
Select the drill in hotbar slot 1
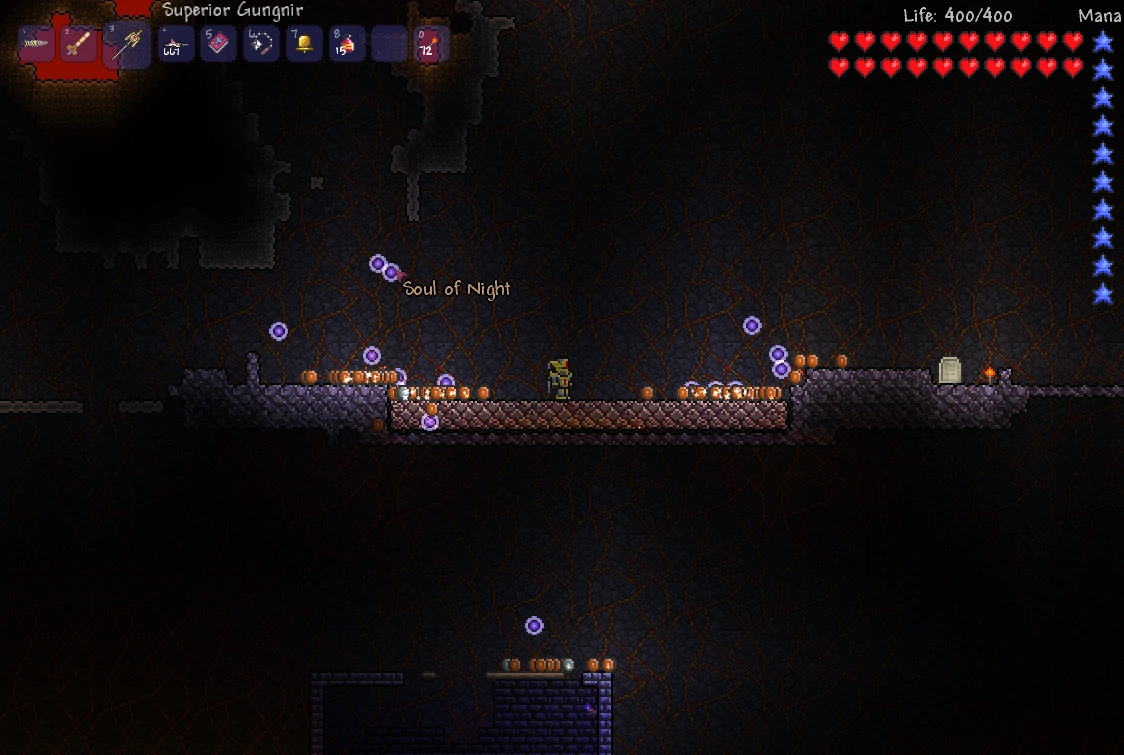click(x=37, y=44)
